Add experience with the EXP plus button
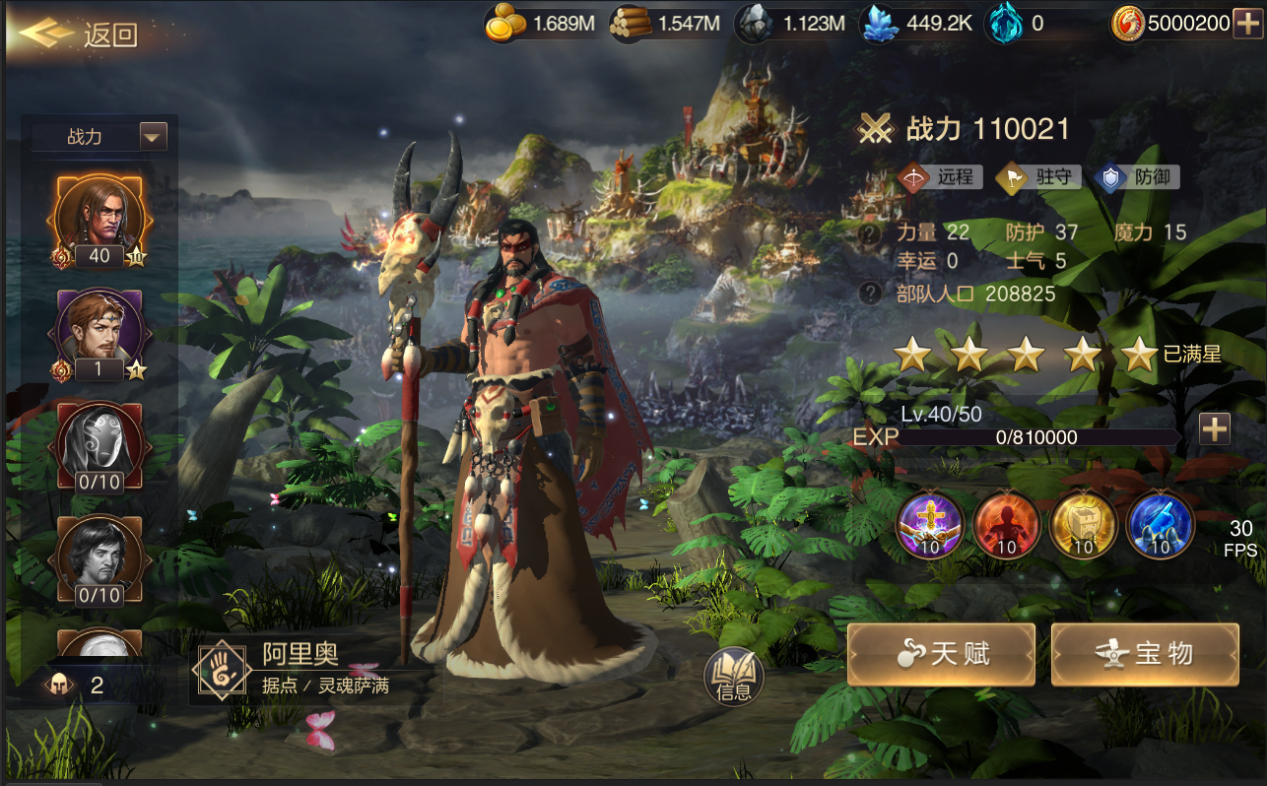 (x=1214, y=429)
